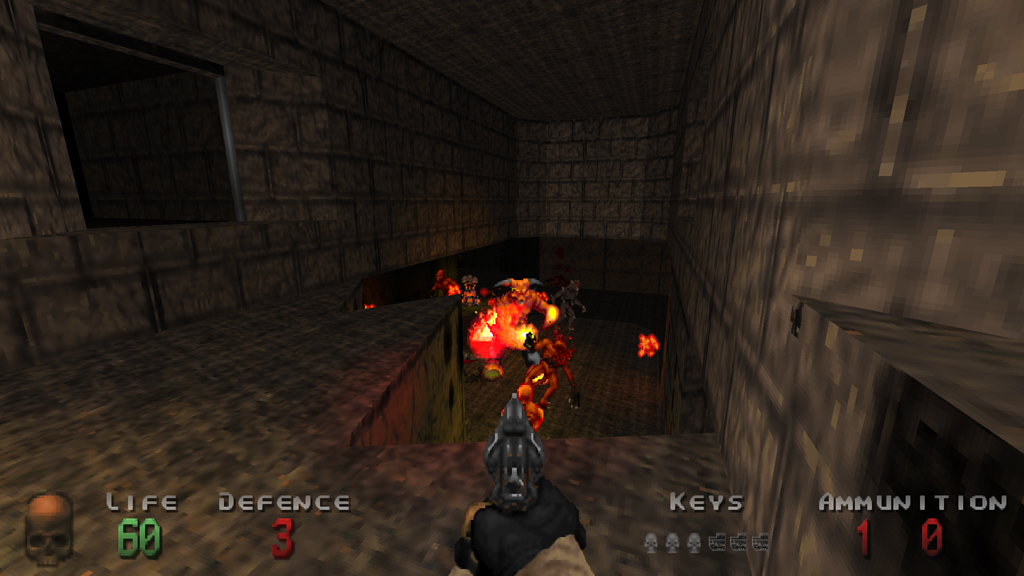Select the Keys tray of key slots
The height and width of the screenshot is (576, 1024).
click(x=706, y=542)
